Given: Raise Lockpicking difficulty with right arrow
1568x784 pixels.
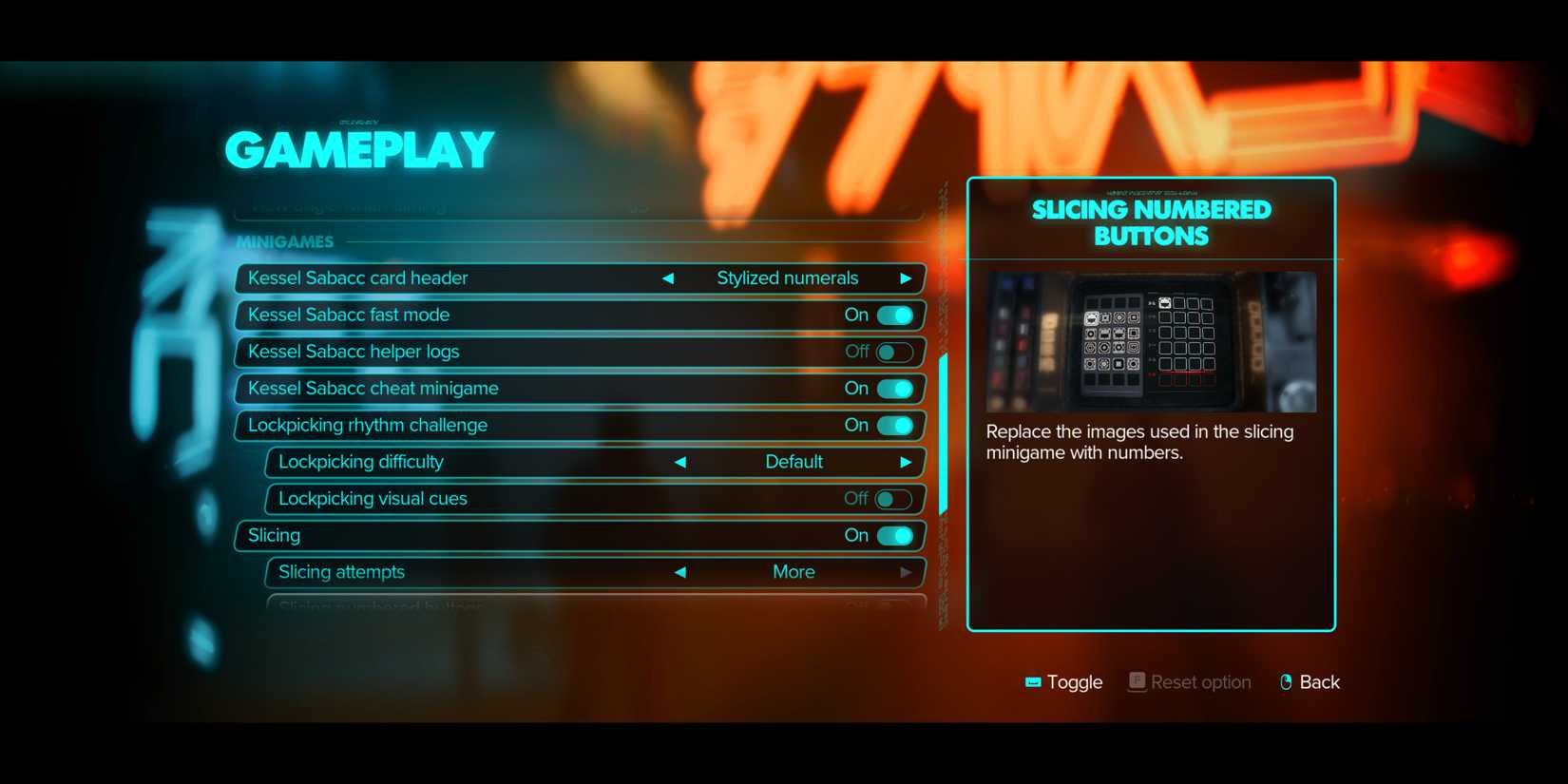Looking at the screenshot, I should (906, 462).
